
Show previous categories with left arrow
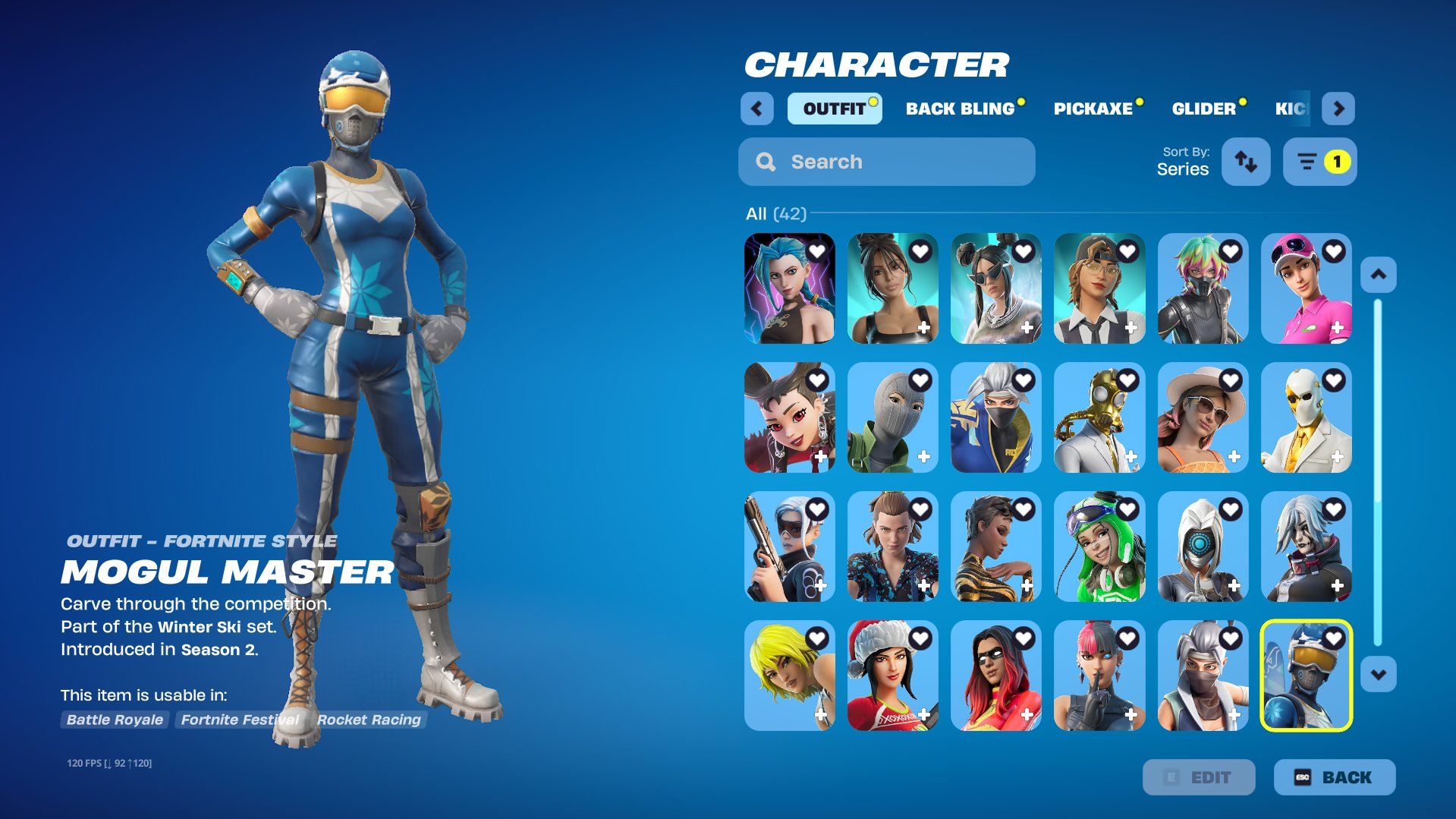(x=756, y=109)
